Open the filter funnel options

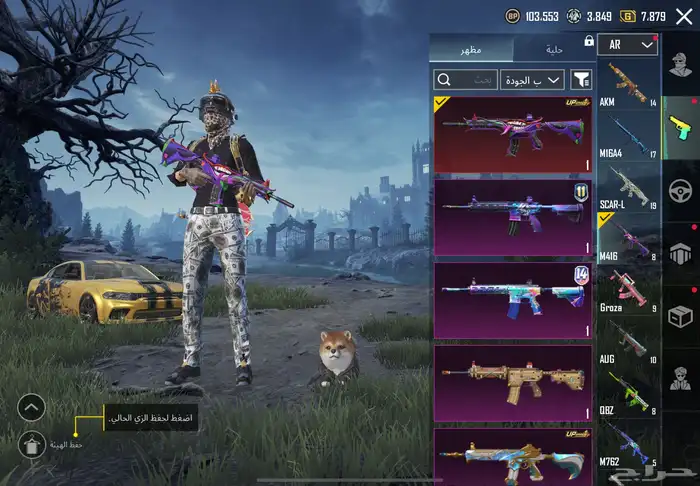582,79
